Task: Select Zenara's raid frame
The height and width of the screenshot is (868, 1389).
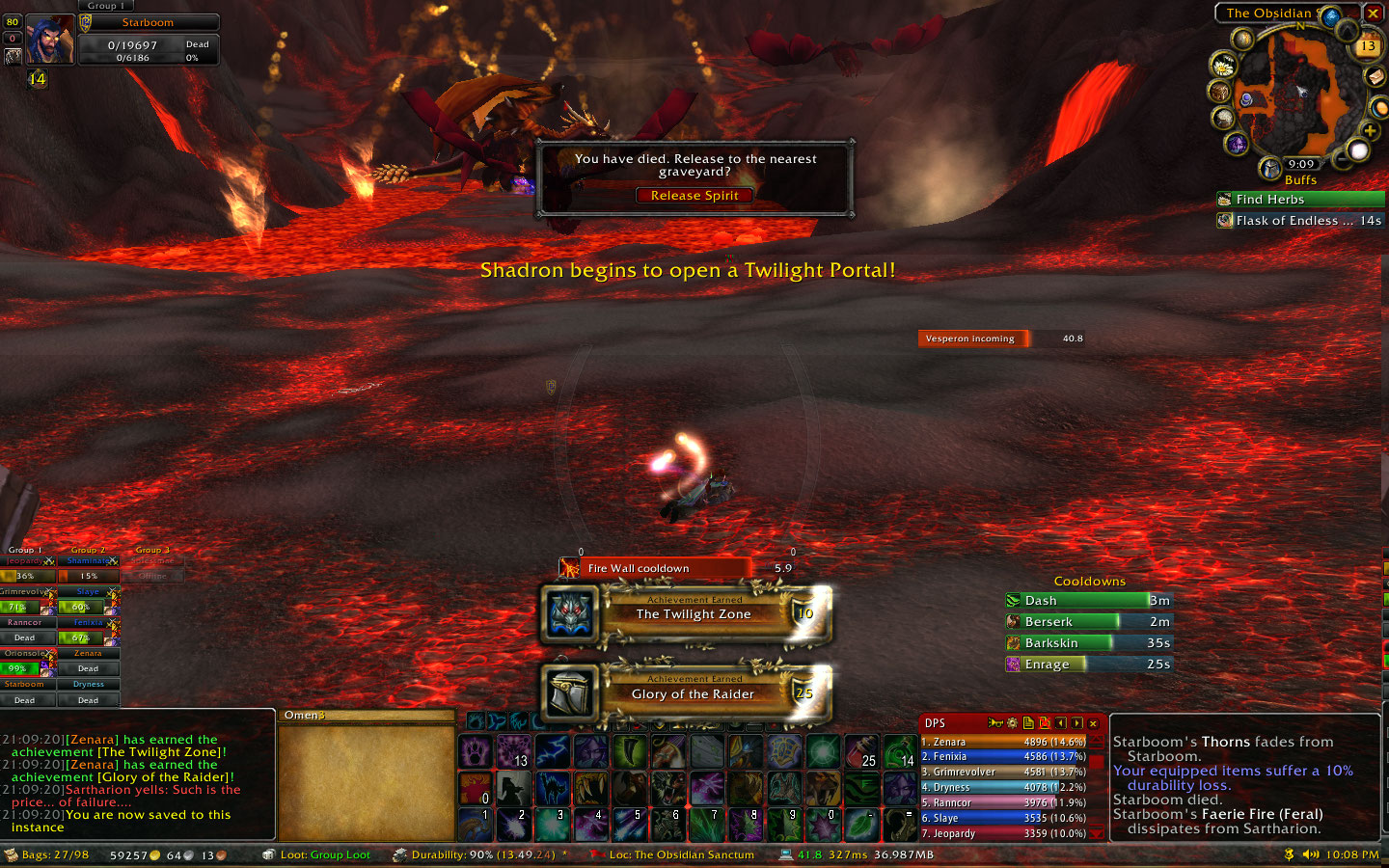Action: pos(88,654)
